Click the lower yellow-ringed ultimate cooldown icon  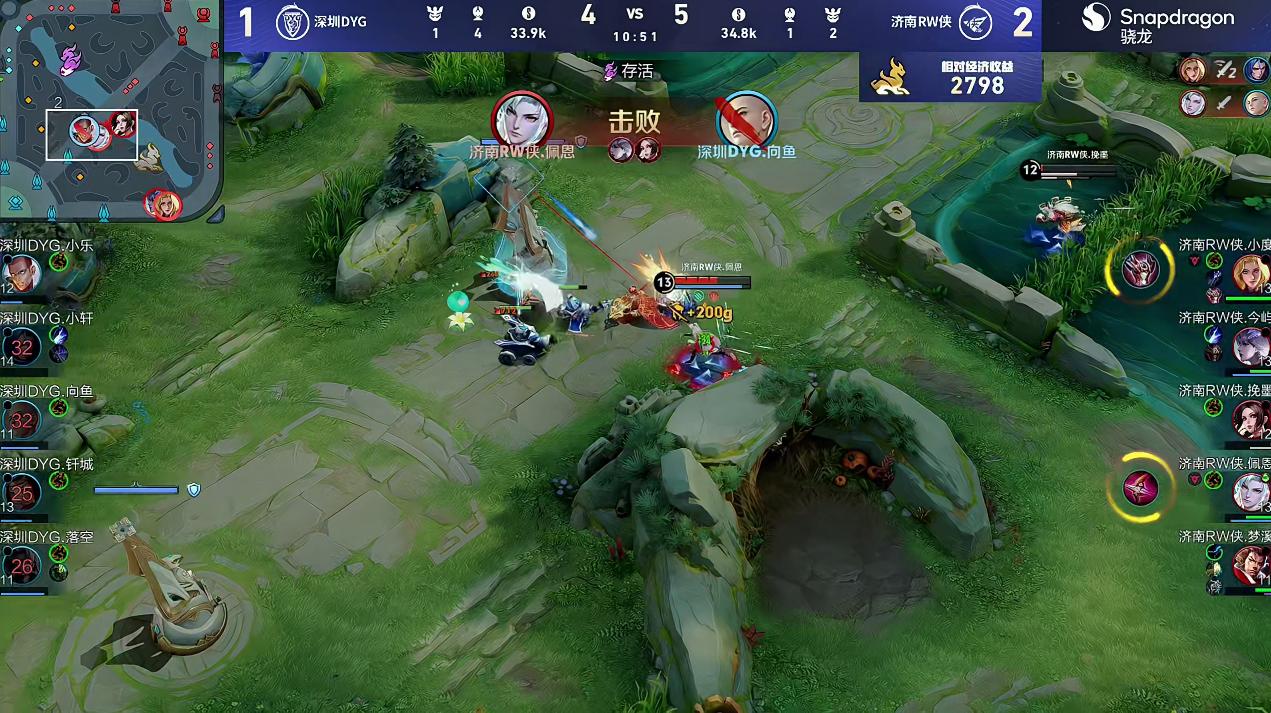pyautogui.click(x=1140, y=487)
